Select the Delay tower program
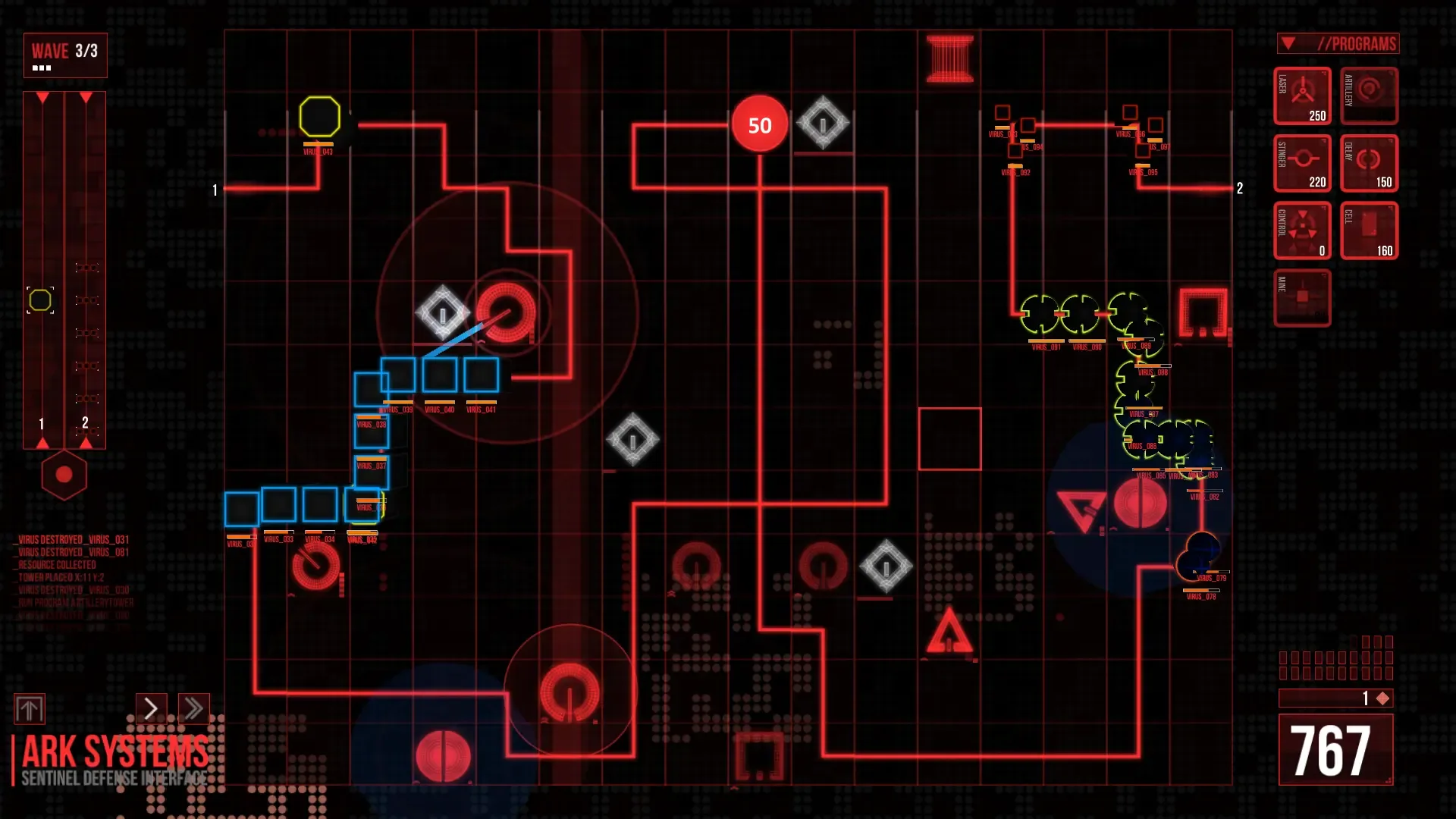The width and height of the screenshot is (1456, 819). click(1369, 163)
